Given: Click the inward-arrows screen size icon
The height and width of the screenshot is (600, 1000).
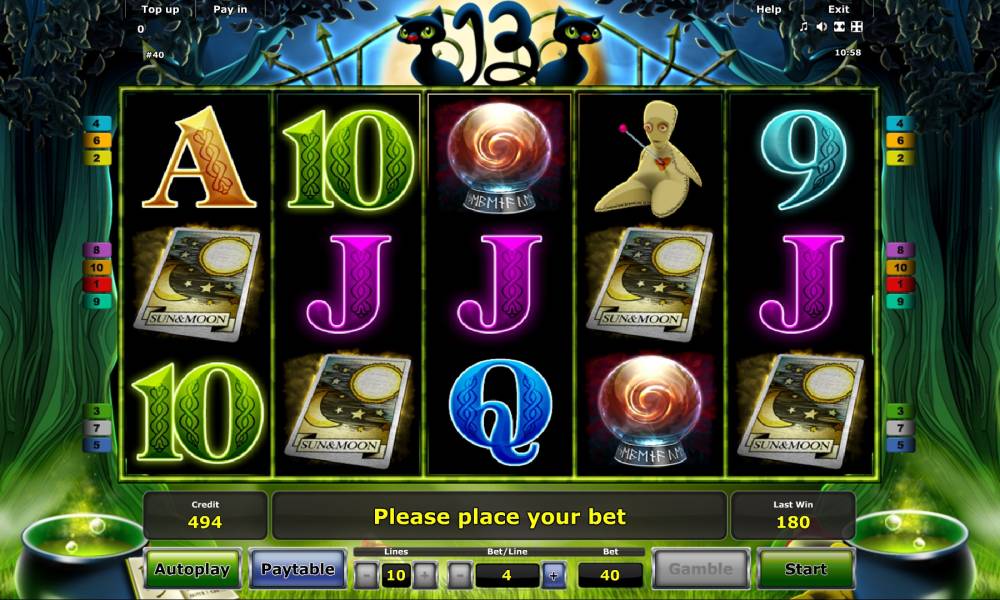Looking at the screenshot, I should [x=838, y=27].
